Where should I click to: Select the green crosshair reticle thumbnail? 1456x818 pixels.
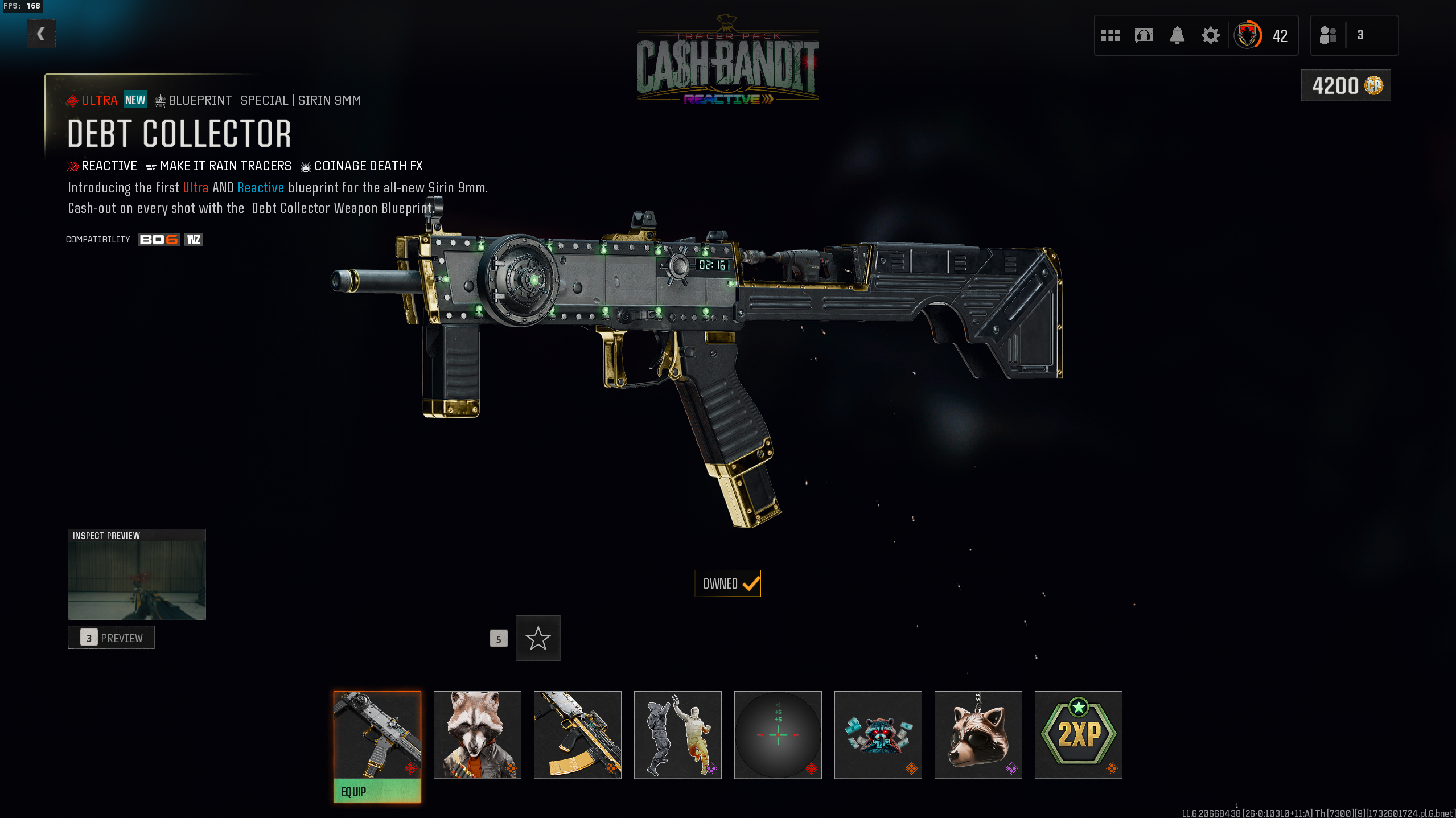coord(778,734)
